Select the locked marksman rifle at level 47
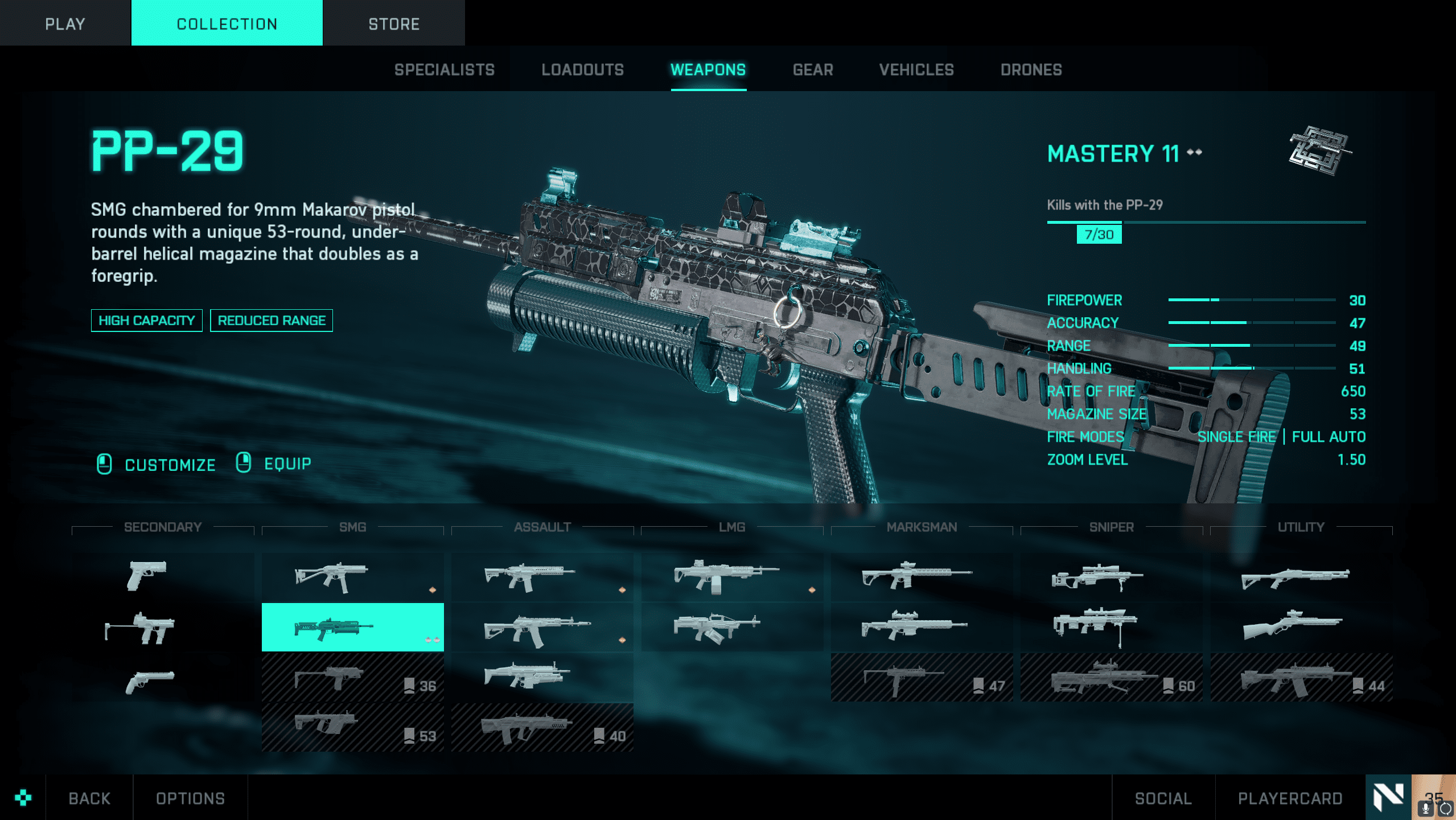This screenshot has height=820, width=1456. 921,678
